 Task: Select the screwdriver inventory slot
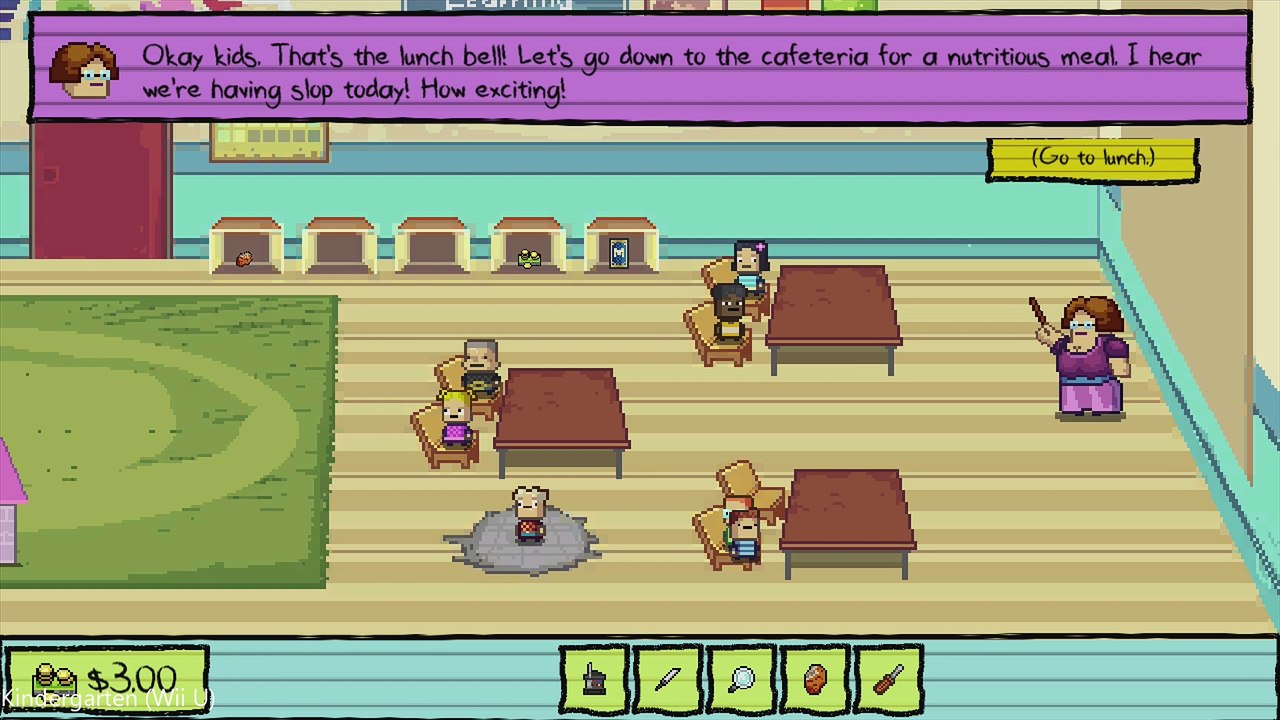(889, 679)
